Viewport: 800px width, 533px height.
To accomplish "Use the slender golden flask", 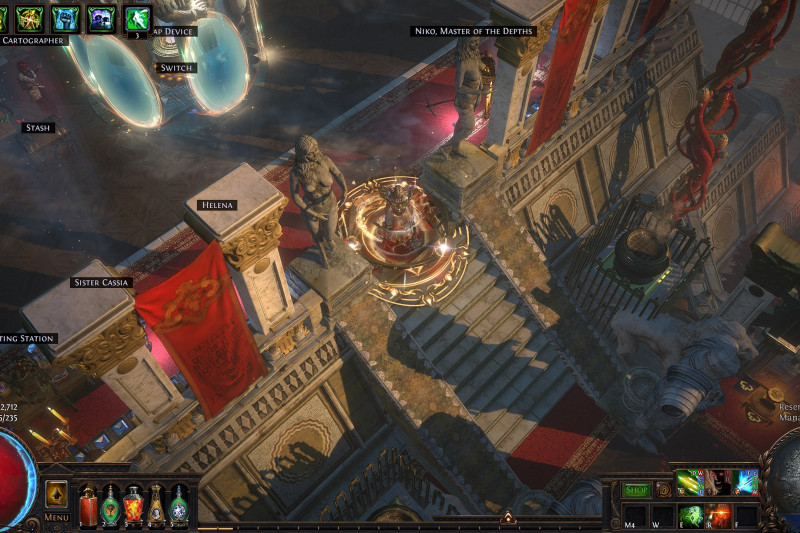I will [156, 506].
